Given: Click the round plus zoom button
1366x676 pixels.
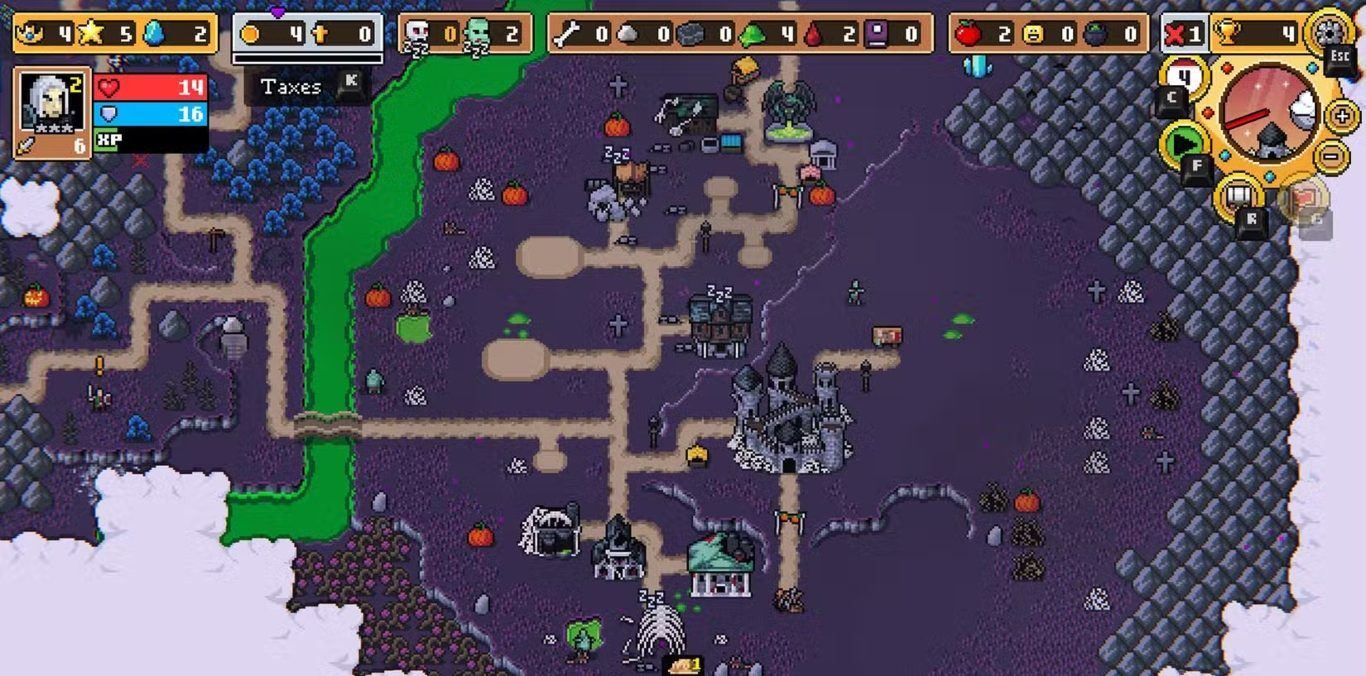Looking at the screenshot, I should (1342, 115).
